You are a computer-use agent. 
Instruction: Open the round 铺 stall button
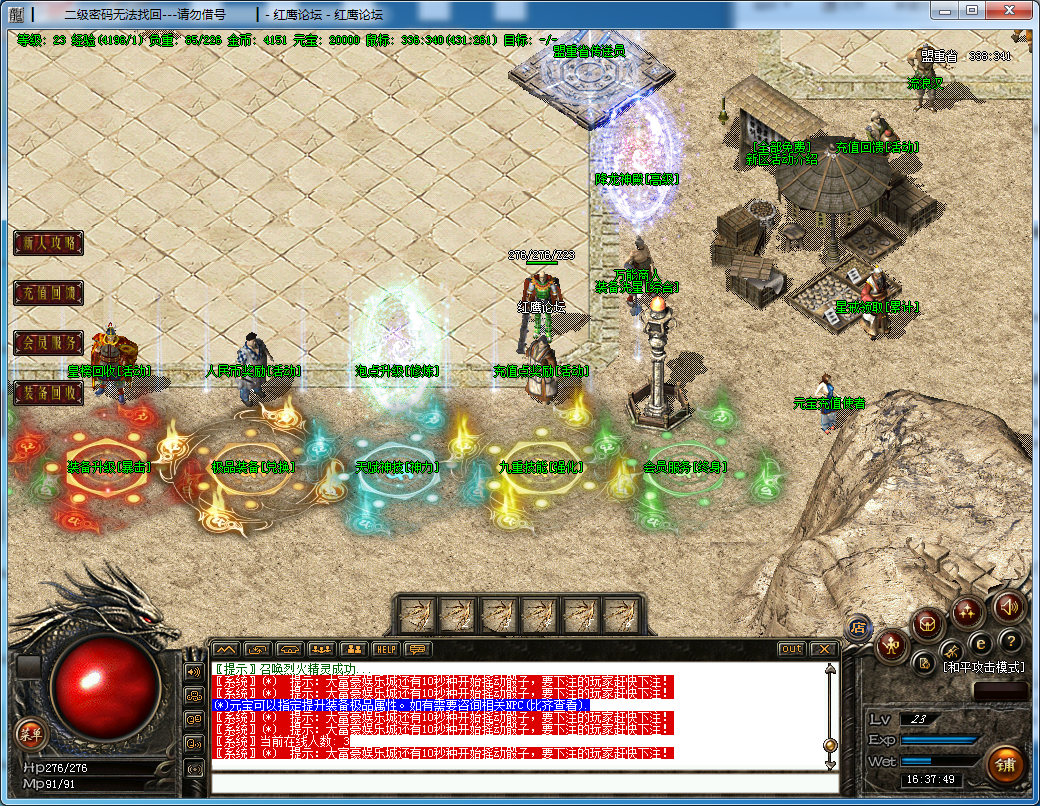[1005, 765]
